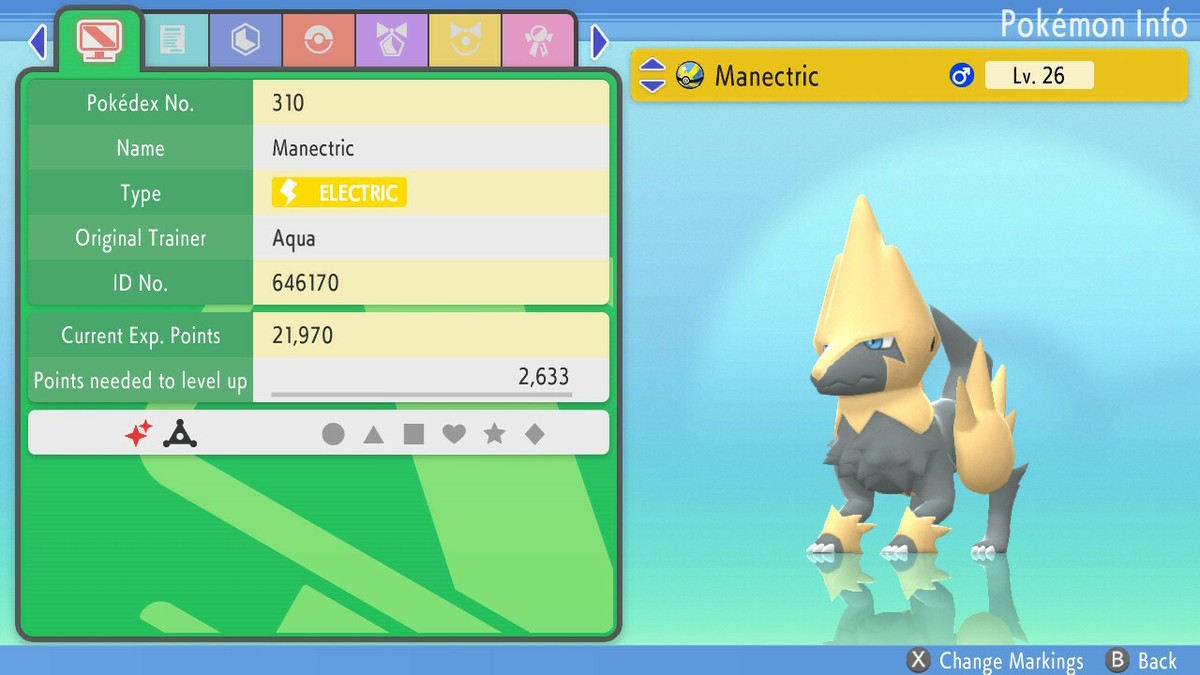This screenshot has width=1200, height=675.
Task: Switch to the trainer memo tab
Action: [172, 41]
